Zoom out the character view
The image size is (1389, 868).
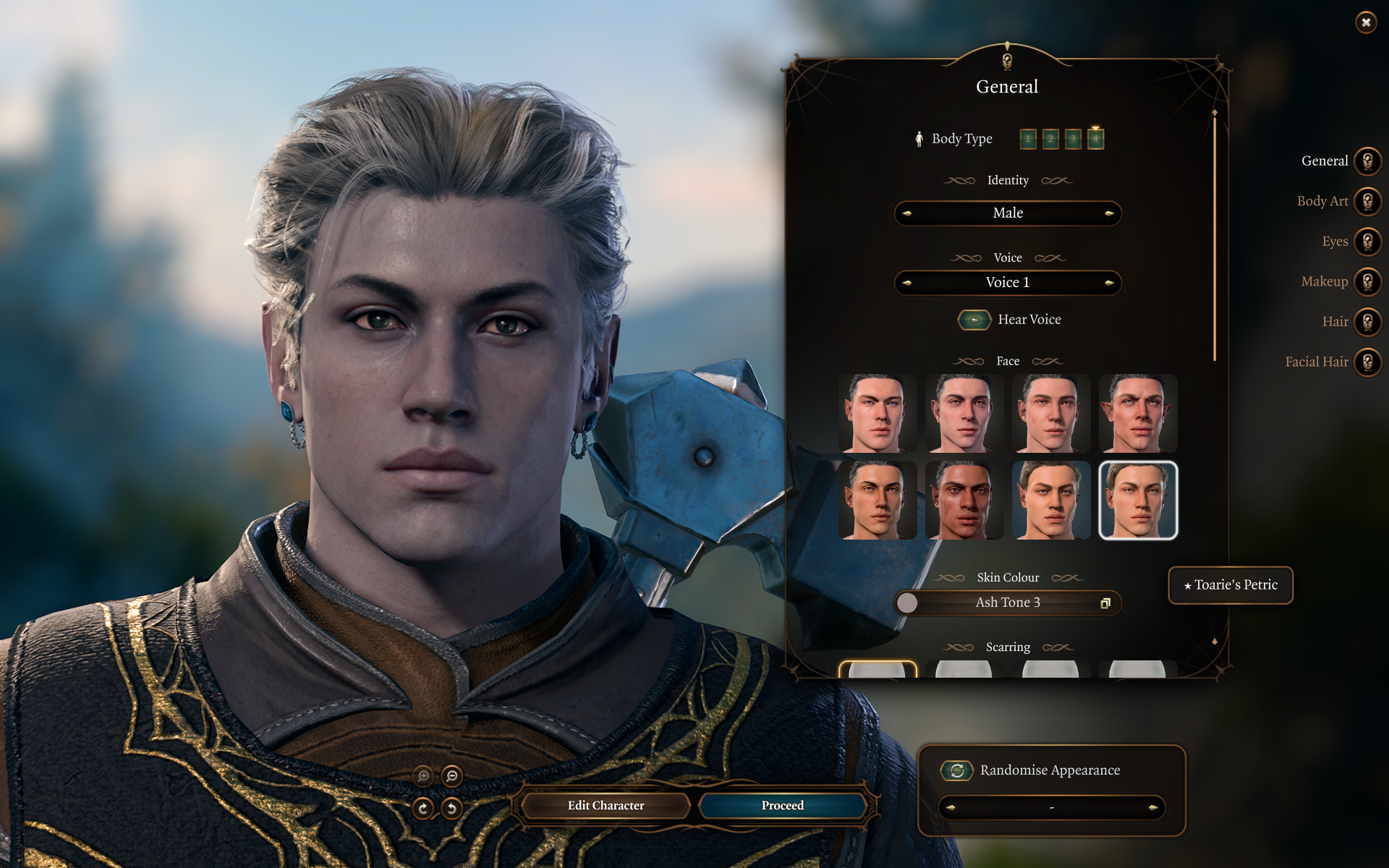(452, 776)
